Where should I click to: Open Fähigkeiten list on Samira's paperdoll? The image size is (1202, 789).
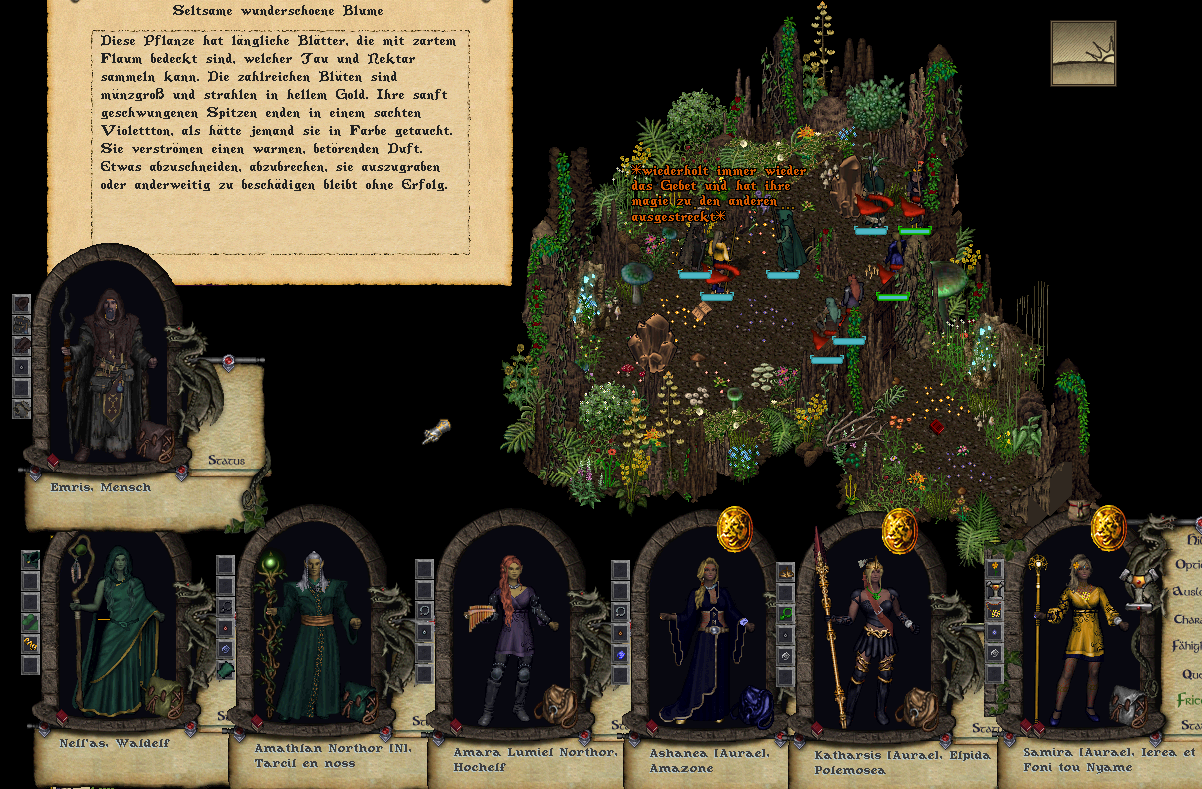[x=1188, y=646]
